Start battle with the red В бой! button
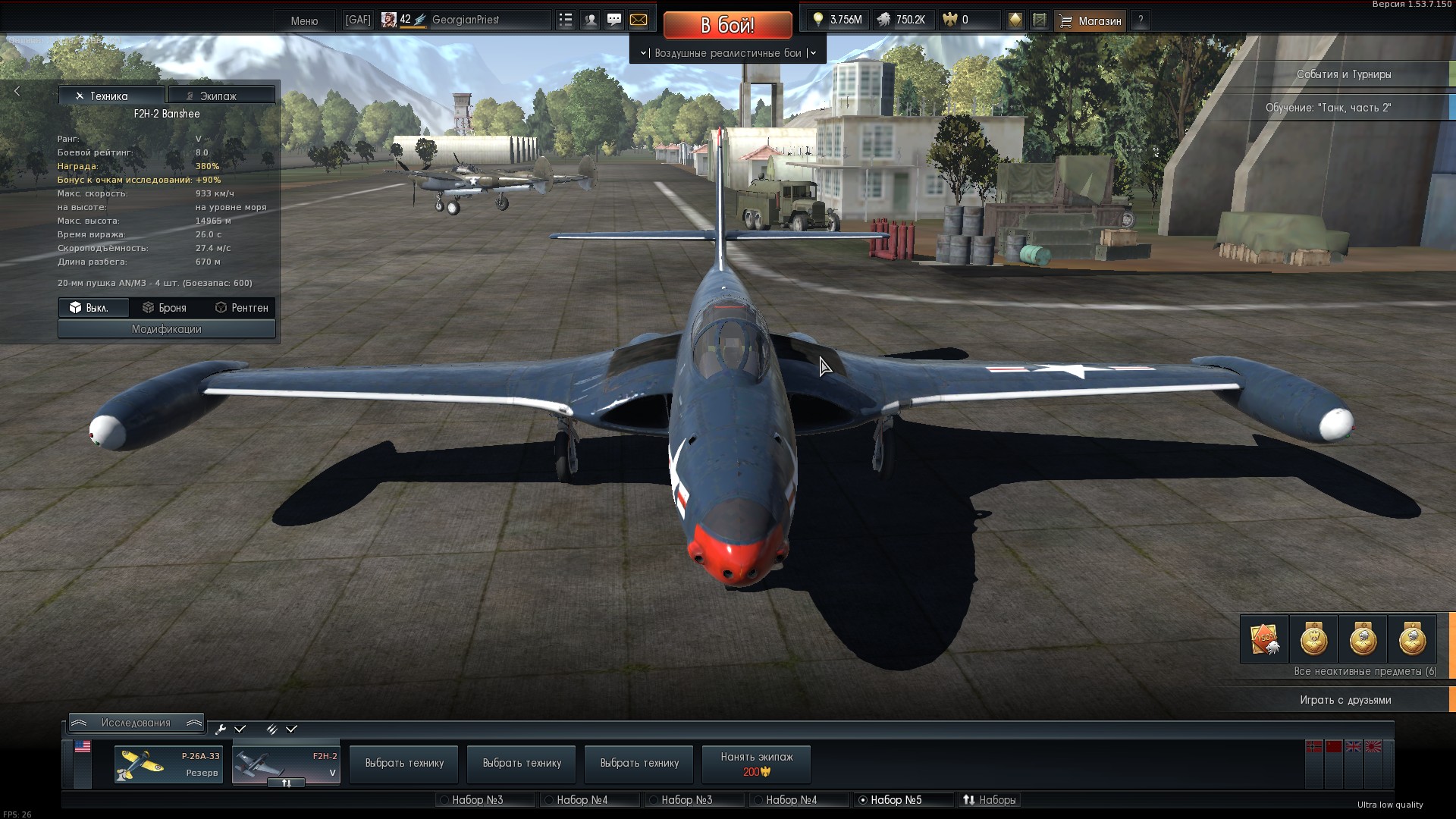Viewport: 1456px width, 819px height. coord(727,25)
